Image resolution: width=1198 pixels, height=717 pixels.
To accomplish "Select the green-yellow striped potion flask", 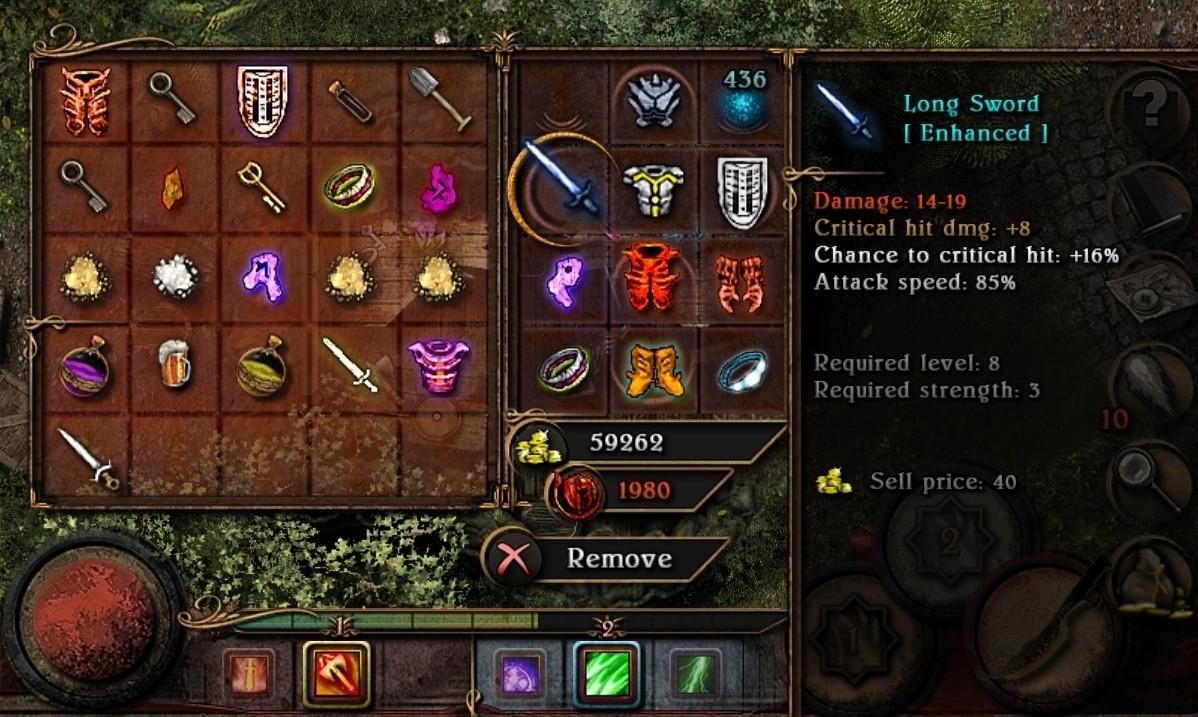I will tap(262, 366).
